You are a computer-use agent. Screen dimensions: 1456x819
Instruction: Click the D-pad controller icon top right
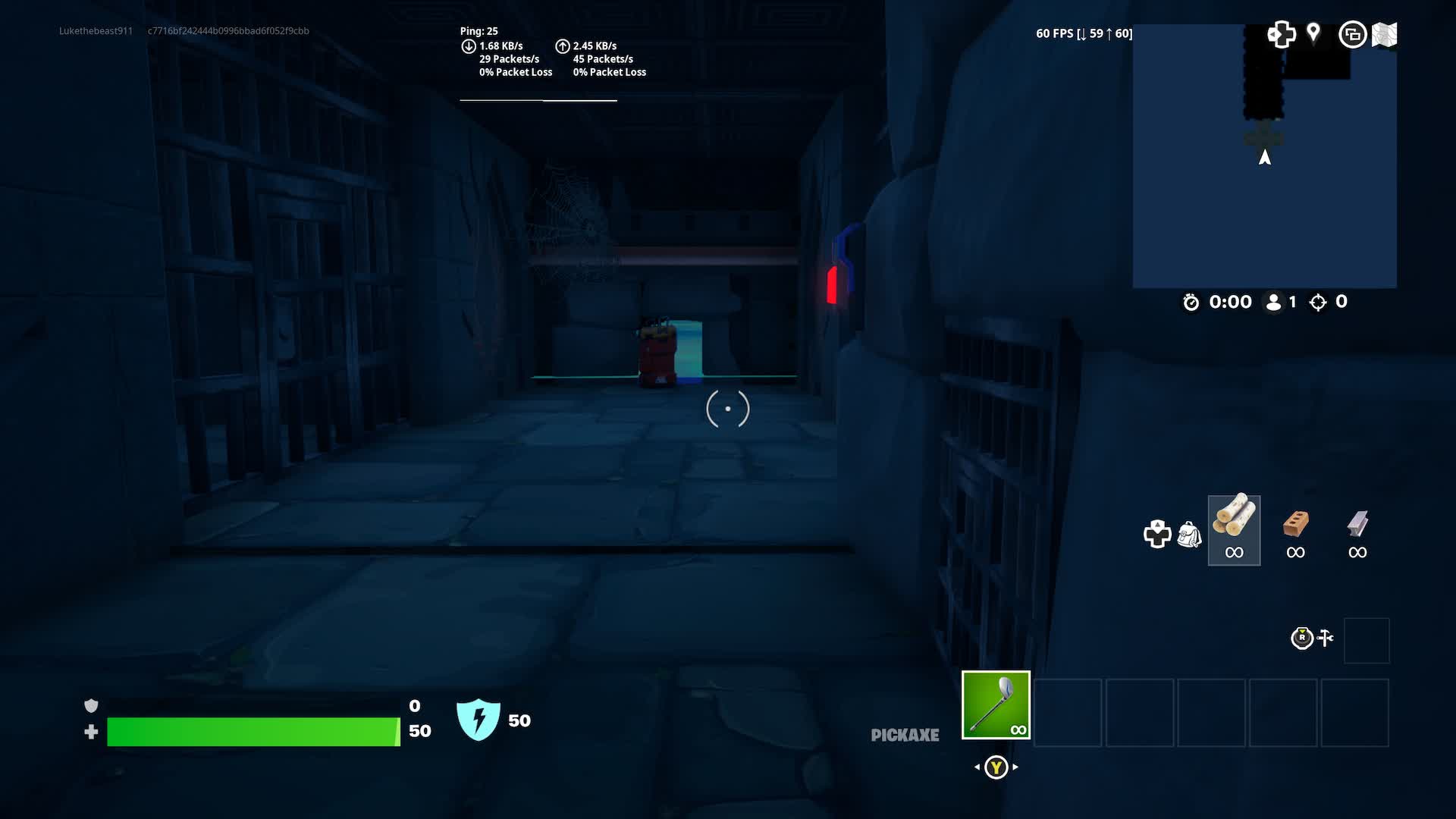[x=1282, y=34]
